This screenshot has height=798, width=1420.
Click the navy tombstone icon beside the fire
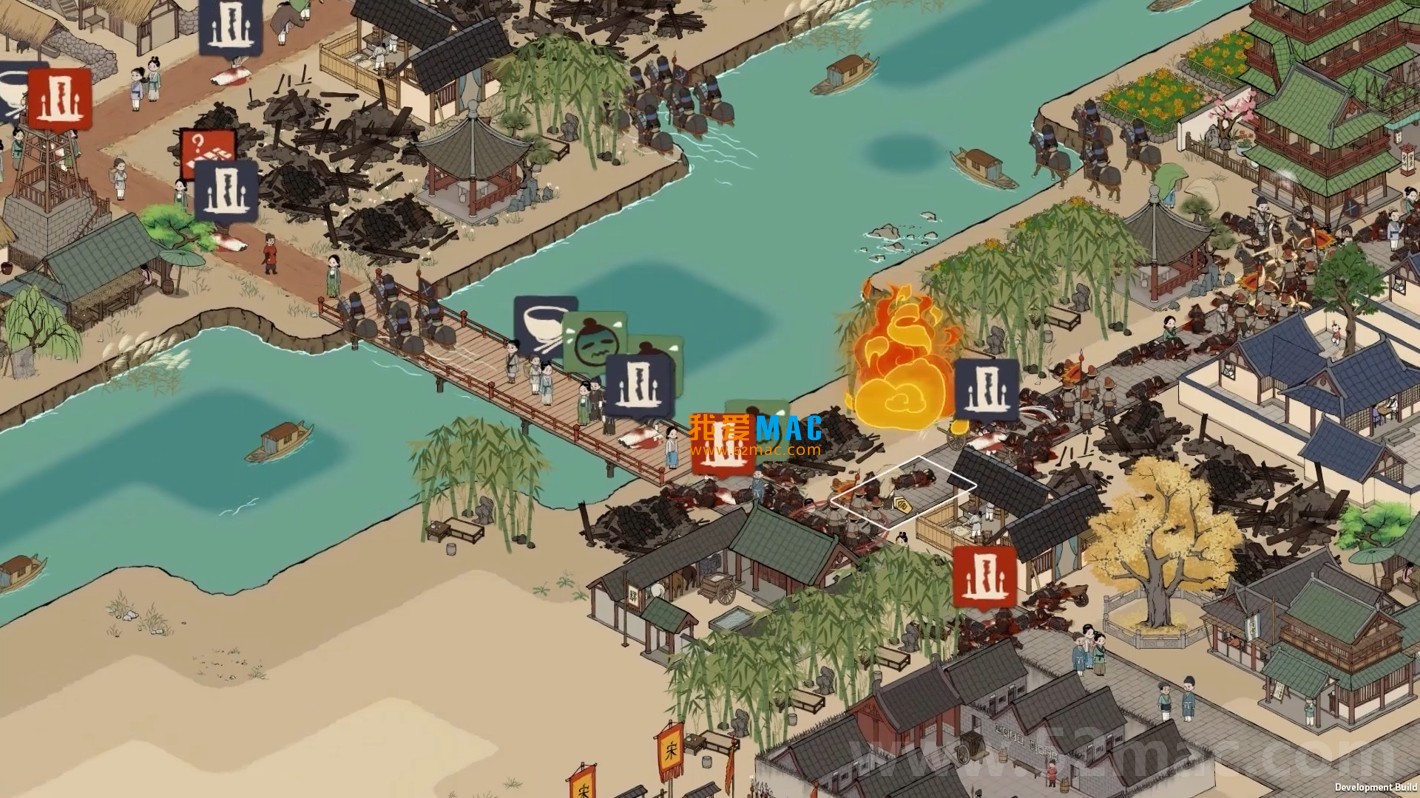986,390
